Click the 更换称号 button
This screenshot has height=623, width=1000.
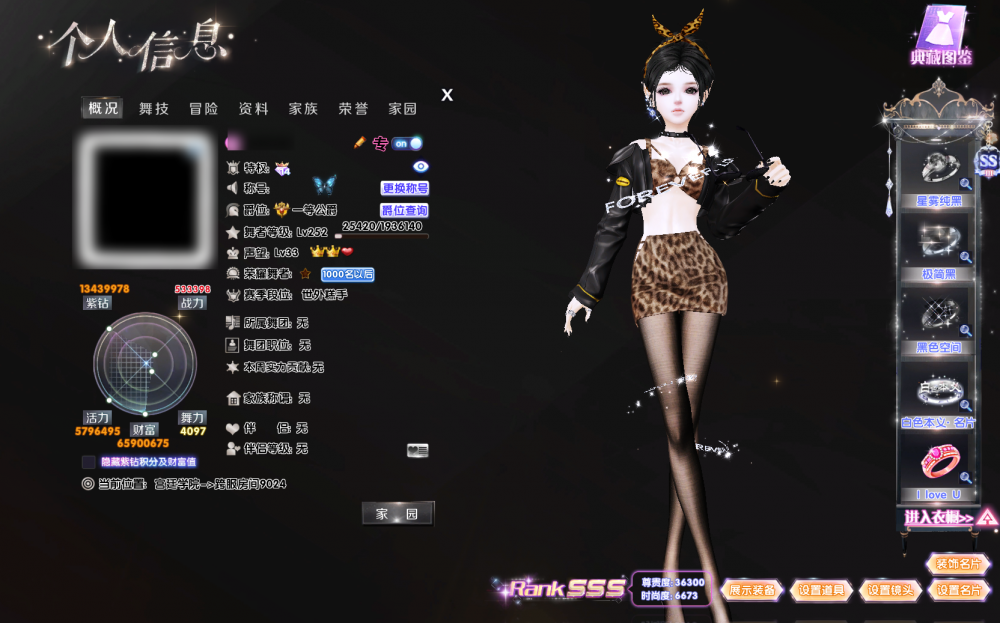click(x=405, y=188)
